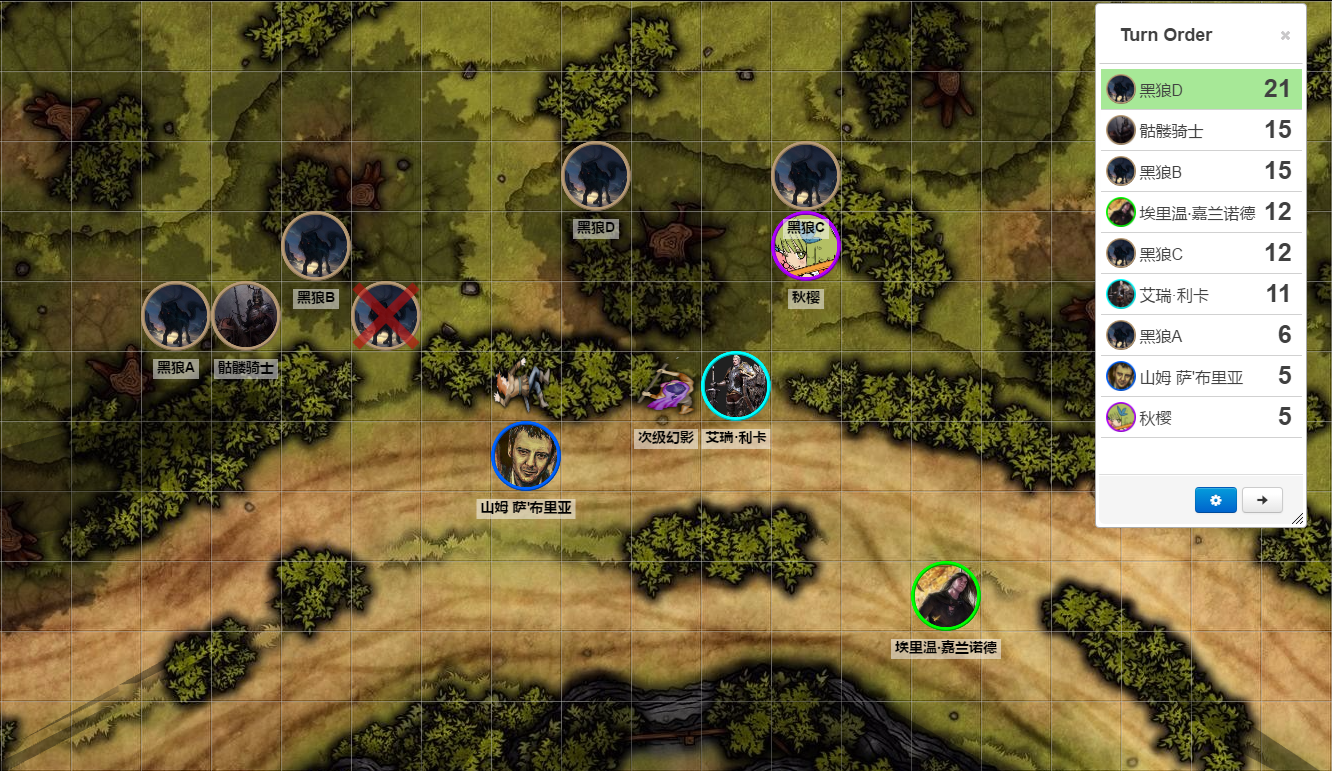
Task: Select the 山姆 萨'布里亚 token with blue ring
Action: point(526,456)
